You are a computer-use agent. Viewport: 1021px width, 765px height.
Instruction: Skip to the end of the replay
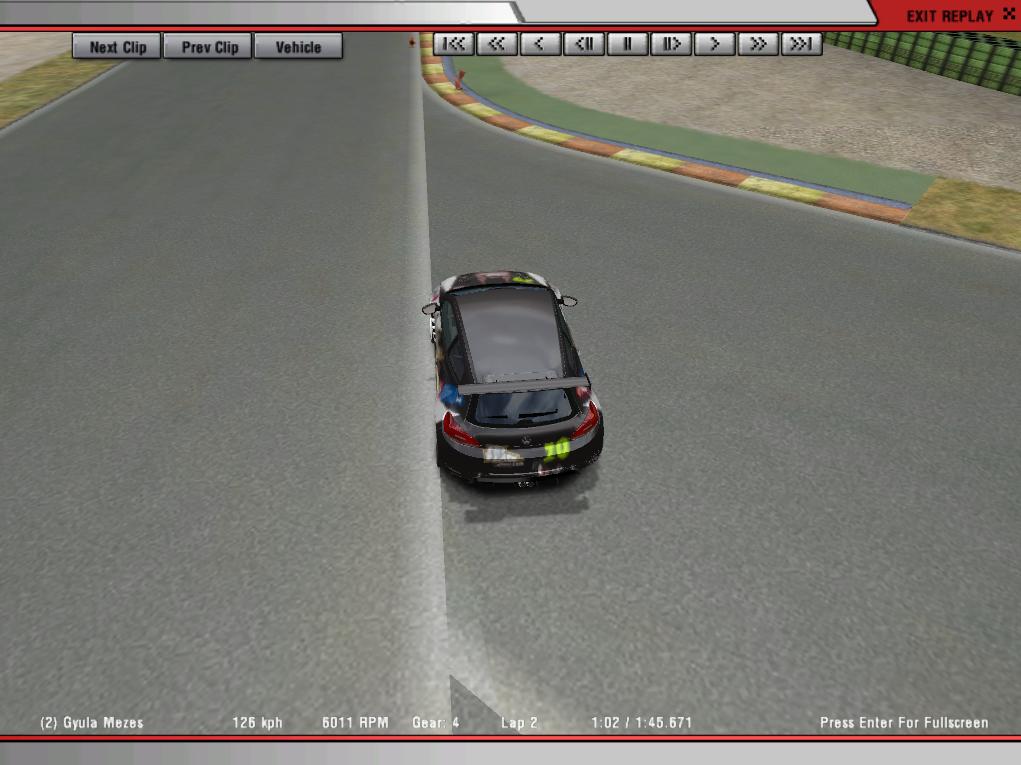click(x=801, y=44)
